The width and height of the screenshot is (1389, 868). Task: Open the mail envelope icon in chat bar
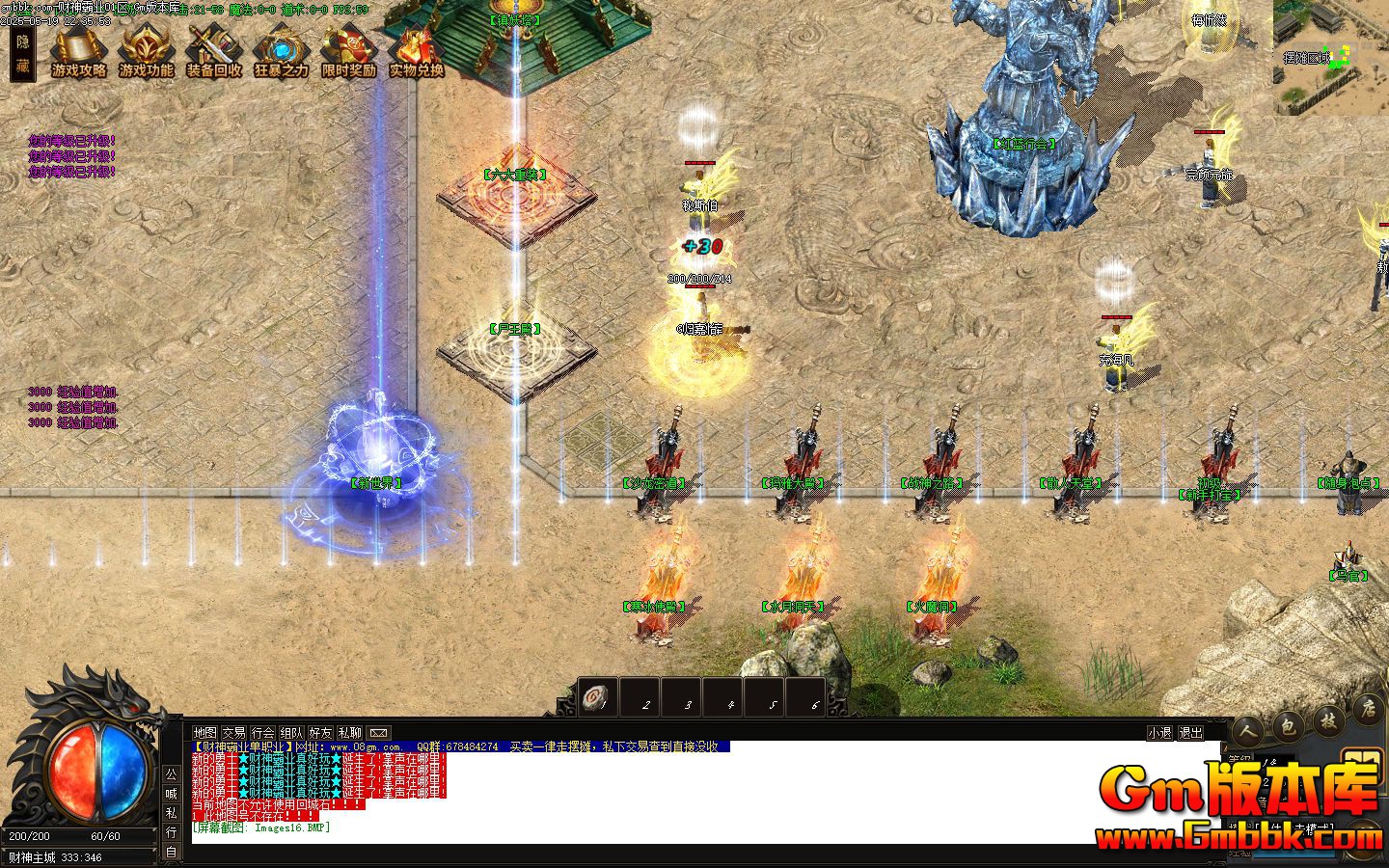point(379,732)
